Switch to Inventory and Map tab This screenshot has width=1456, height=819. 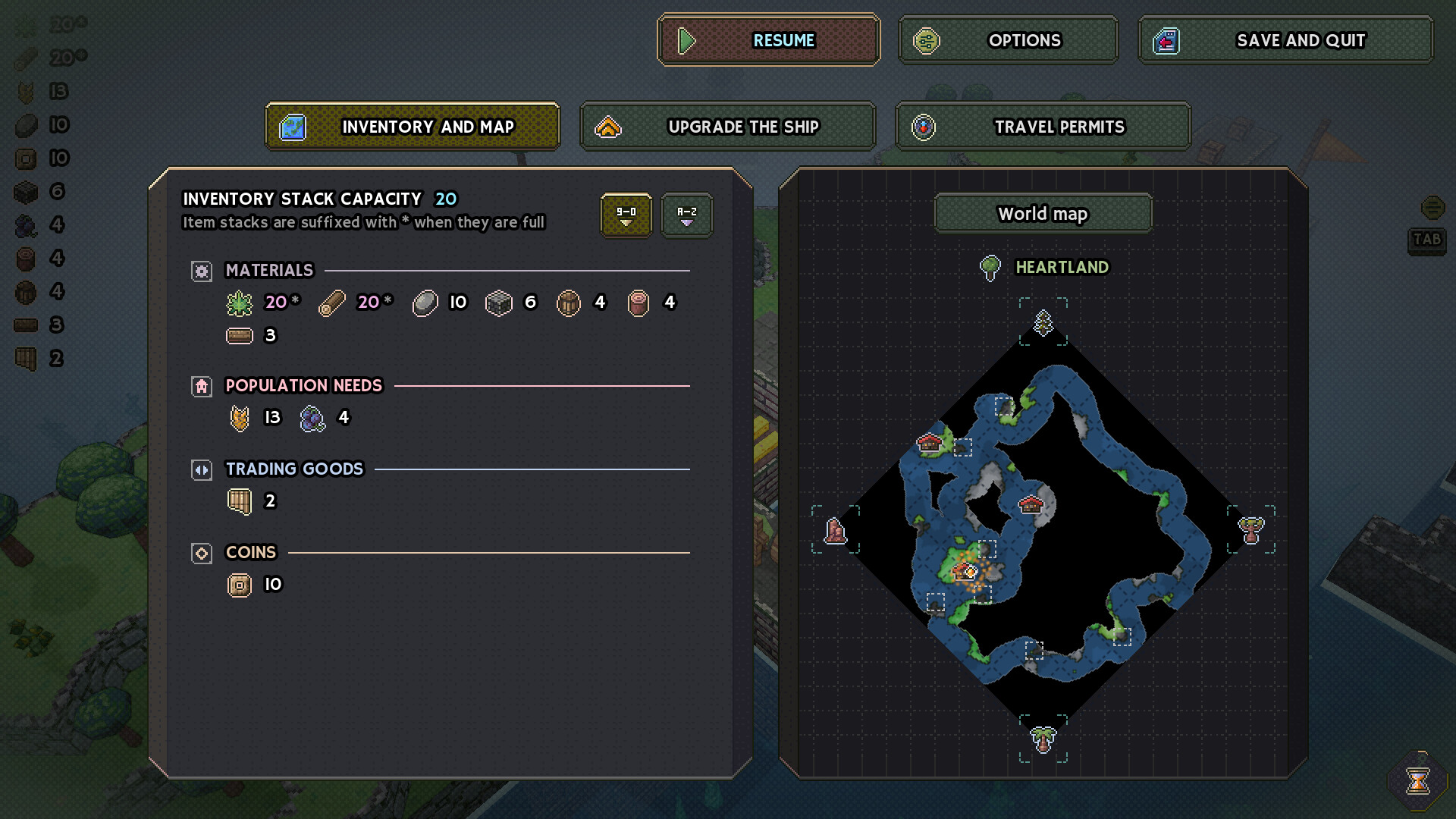tap(413, 127)
